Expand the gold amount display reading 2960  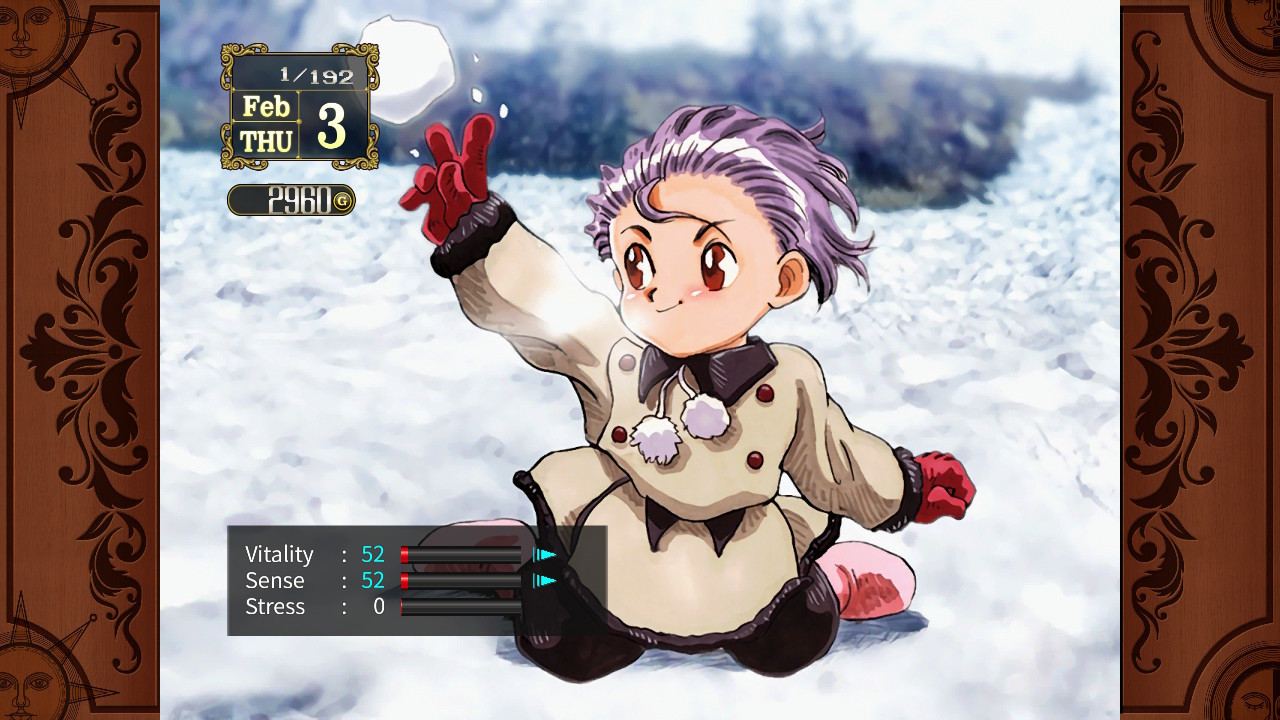[x=291, y=200]
